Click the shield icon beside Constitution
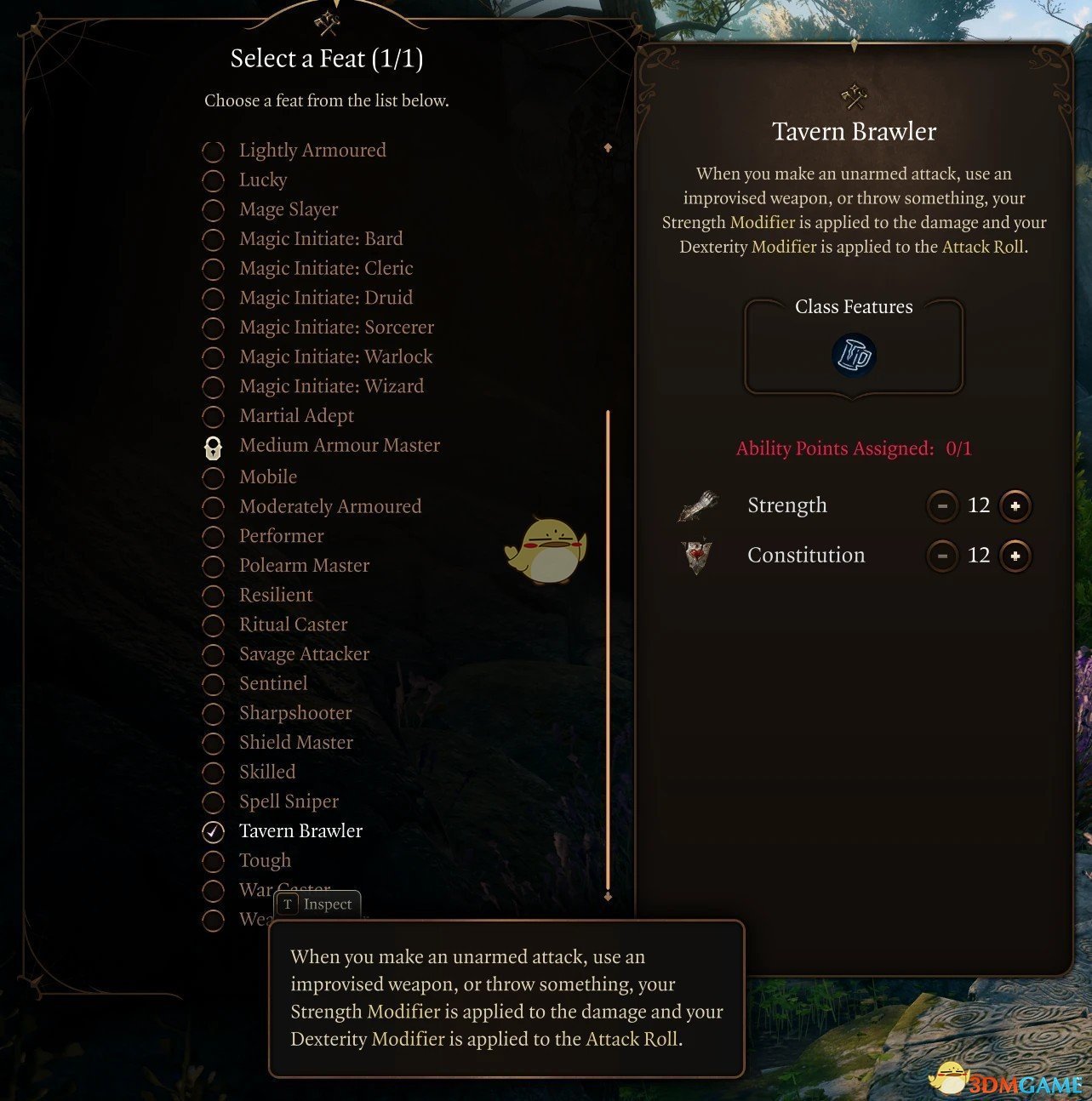 click(x=698, y=556)
